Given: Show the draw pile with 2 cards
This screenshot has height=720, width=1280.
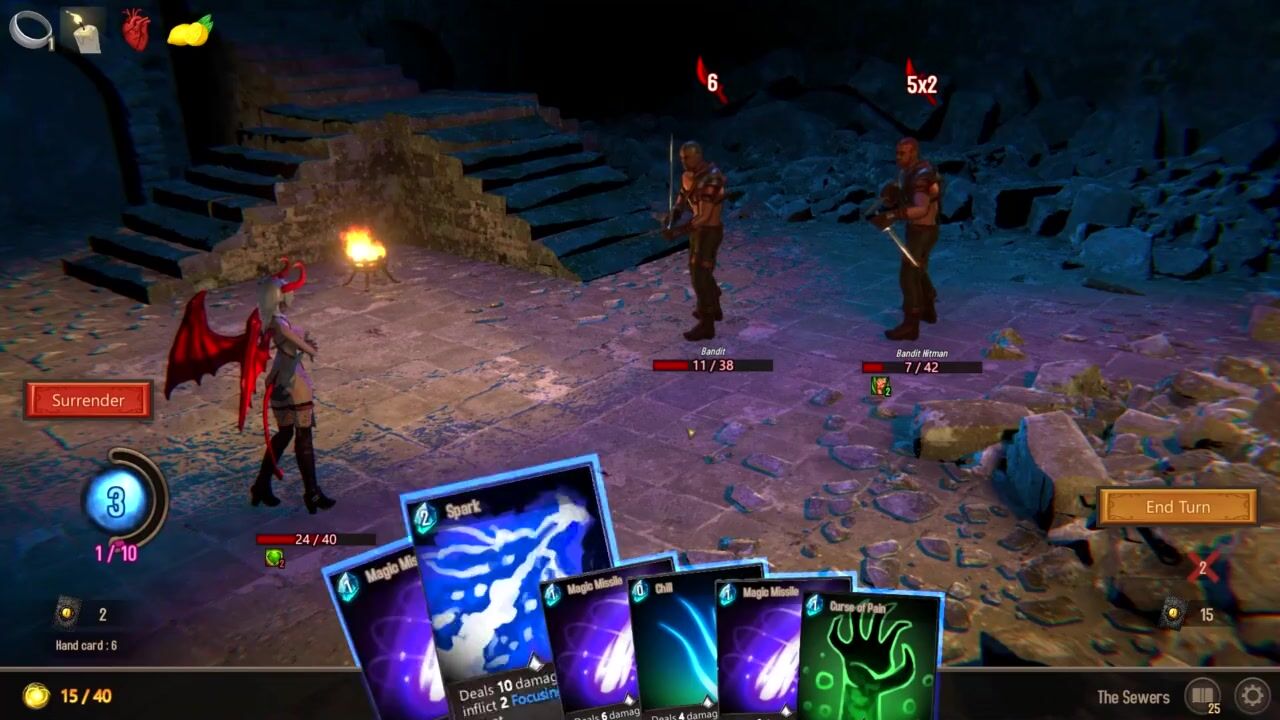Looking at the screenshot, I should click(67, 613).
